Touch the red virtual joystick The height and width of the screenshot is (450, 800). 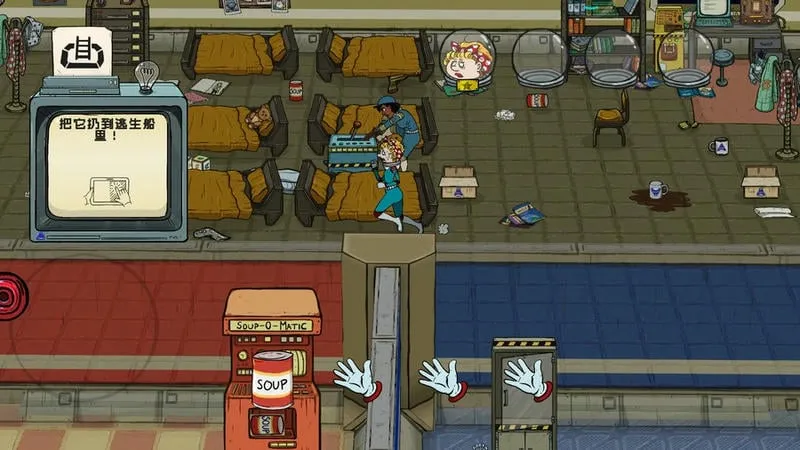coord(12,297)
